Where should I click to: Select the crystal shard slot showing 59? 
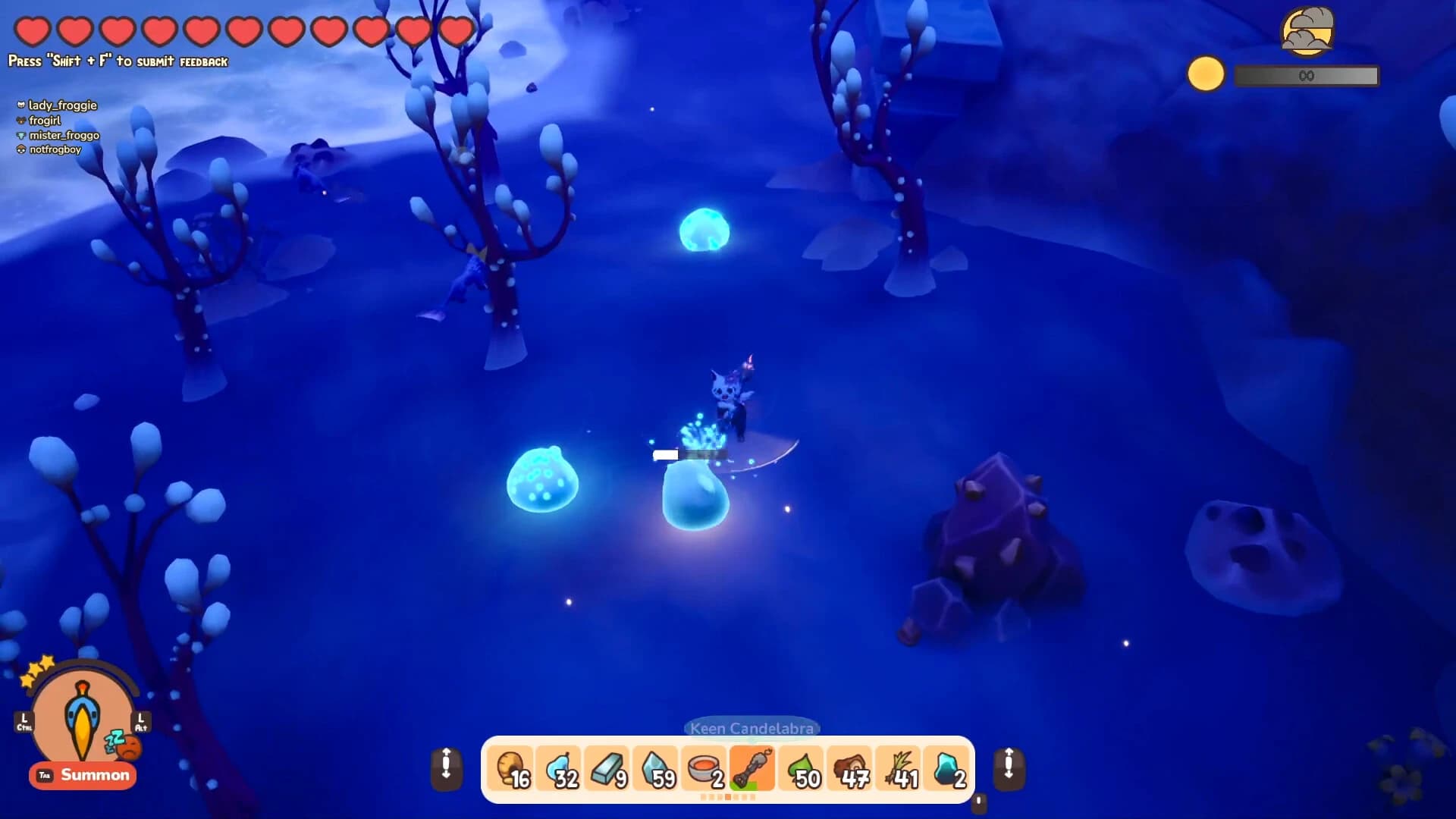(657, 770)
